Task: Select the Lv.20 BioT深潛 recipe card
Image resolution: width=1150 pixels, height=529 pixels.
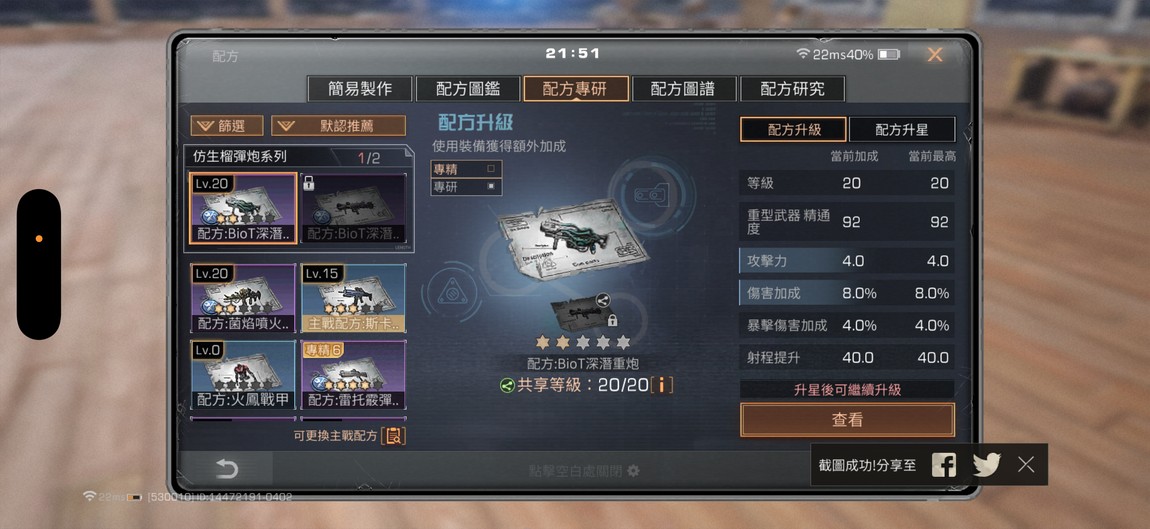Action: click(243, 208)
